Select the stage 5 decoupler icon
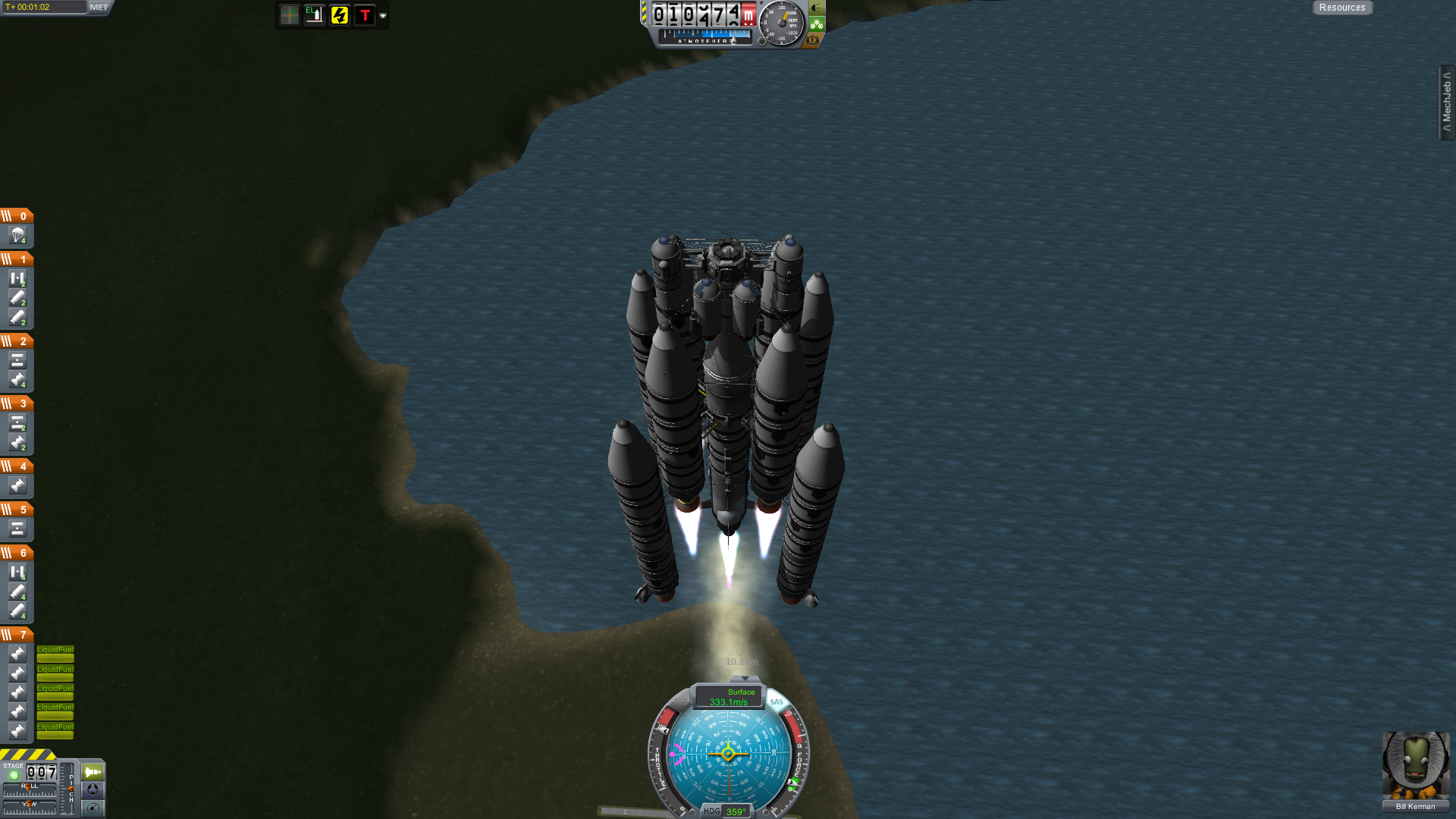1456x819 pixels. [17, 529]
